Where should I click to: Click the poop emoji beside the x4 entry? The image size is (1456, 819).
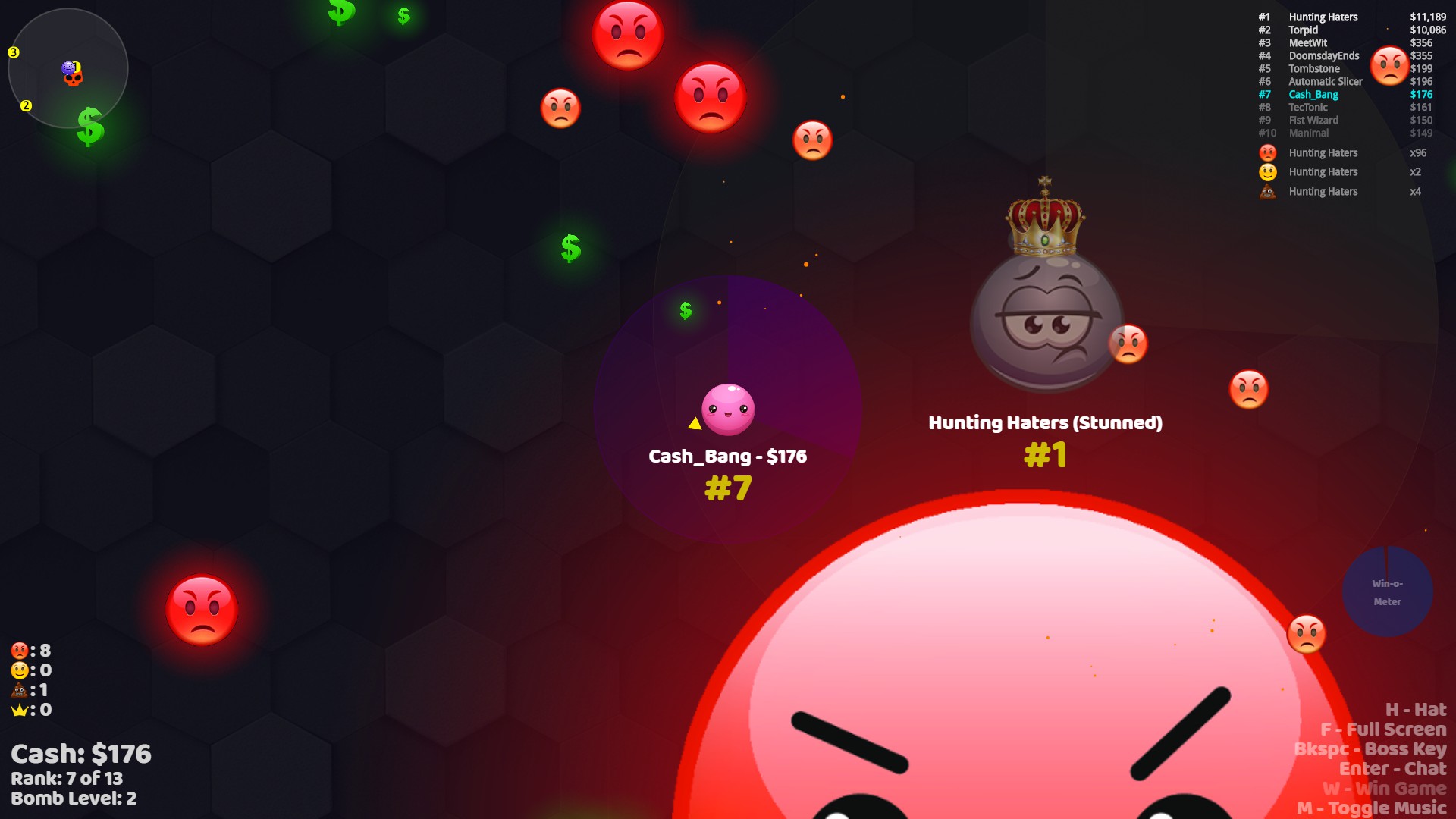click(x=1267, y=191)
